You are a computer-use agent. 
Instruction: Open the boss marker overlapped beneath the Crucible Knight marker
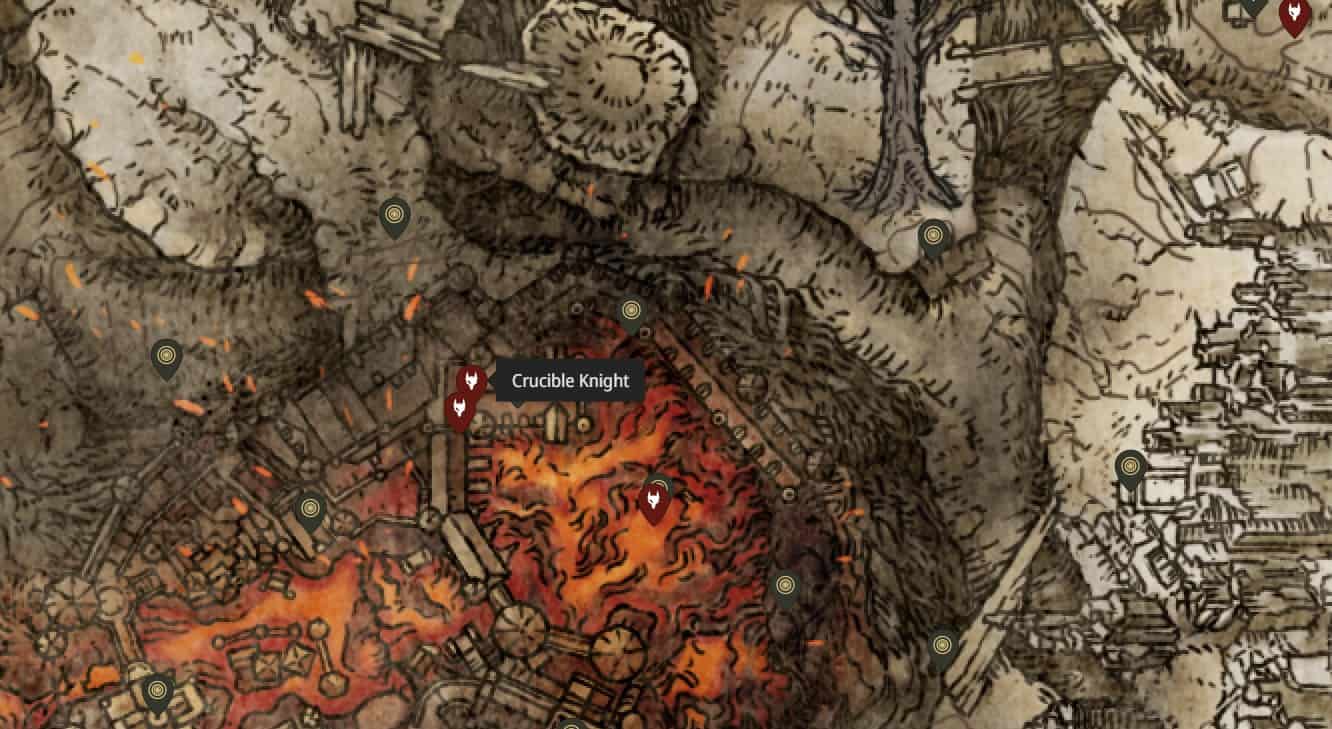tap(458, 410)
